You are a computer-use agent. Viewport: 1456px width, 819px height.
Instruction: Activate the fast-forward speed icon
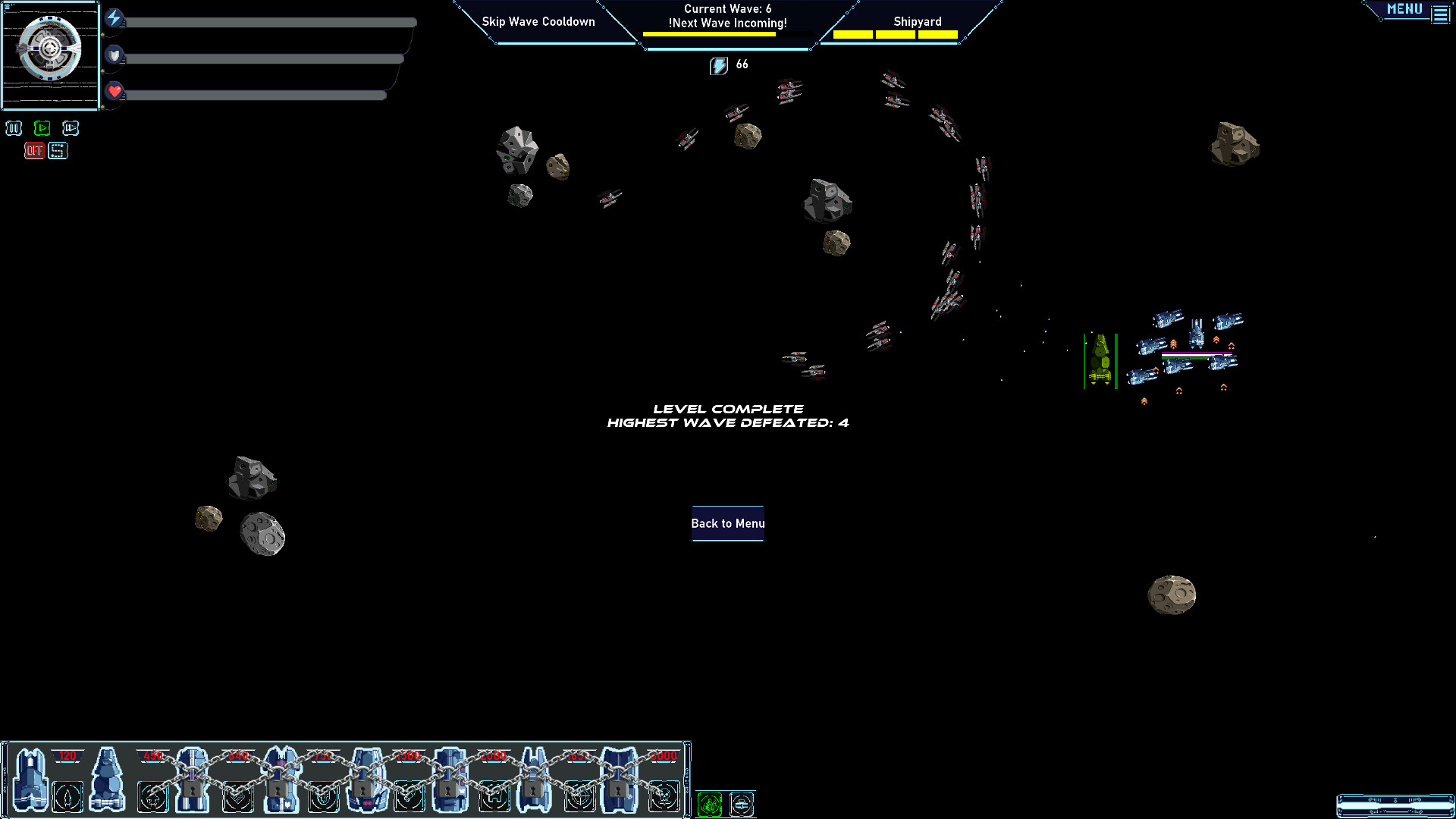(71, 127)
